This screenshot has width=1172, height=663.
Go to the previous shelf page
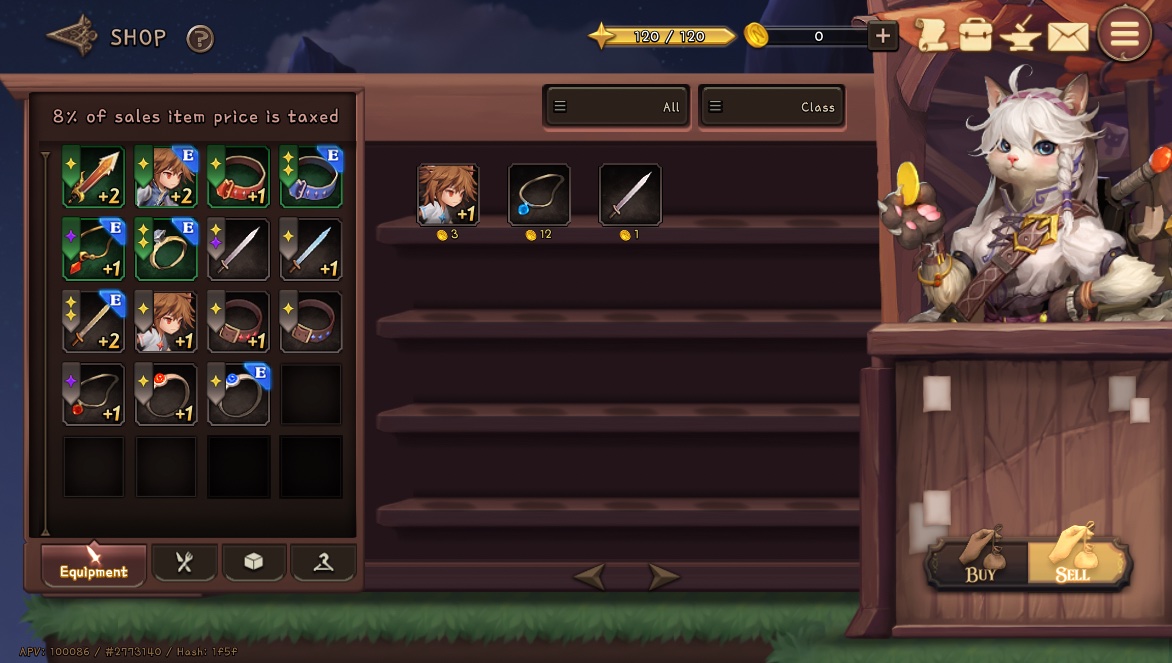pyautogui.click(x=589, y=577)
